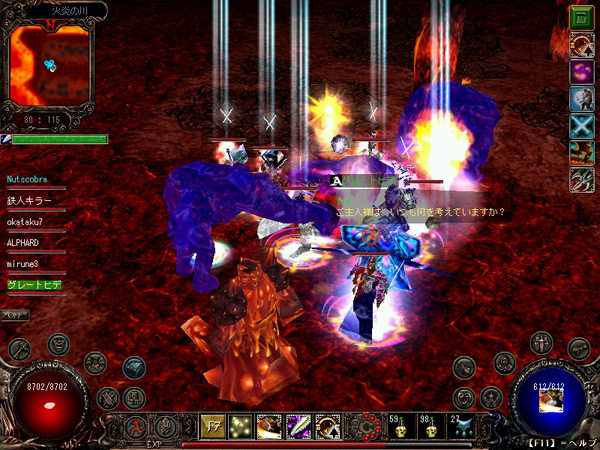Use the yellow sparkle hotbar skill

[x=240, y=425]
